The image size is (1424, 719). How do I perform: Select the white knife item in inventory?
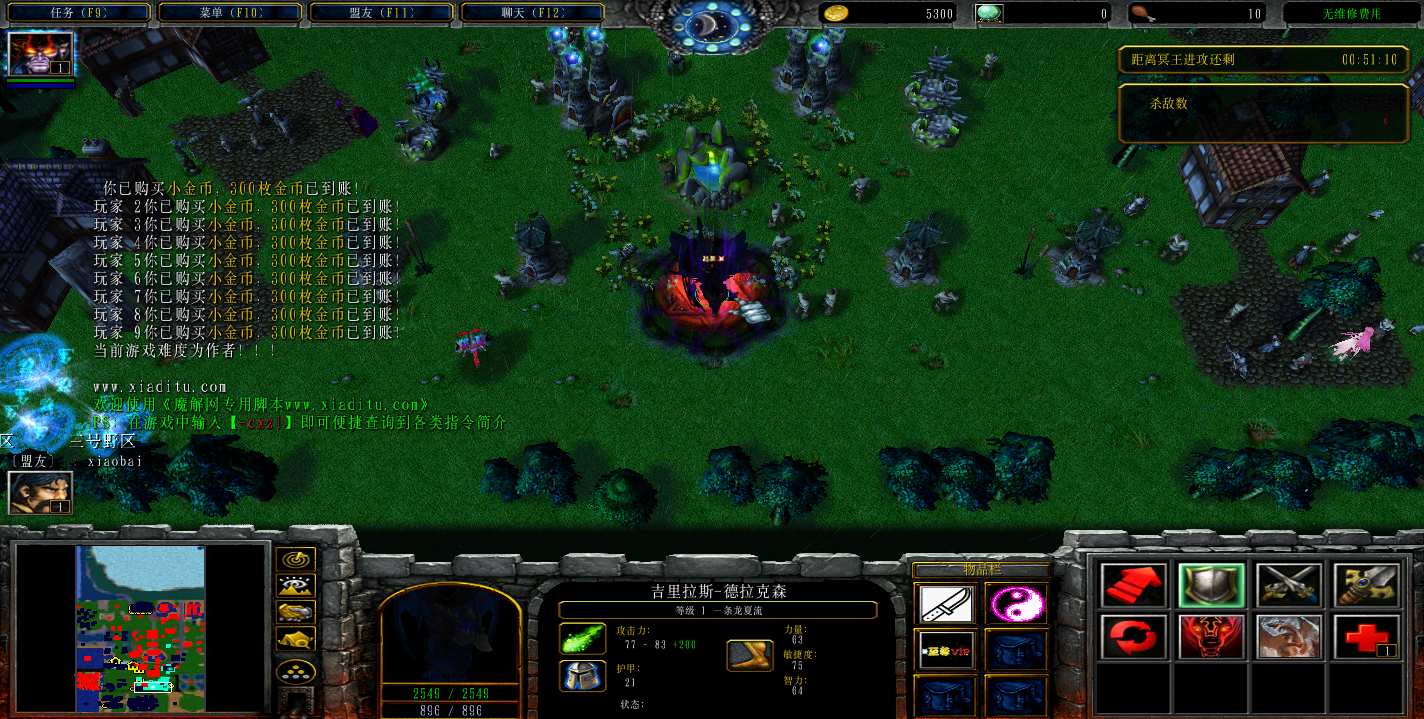pos(946,604)
